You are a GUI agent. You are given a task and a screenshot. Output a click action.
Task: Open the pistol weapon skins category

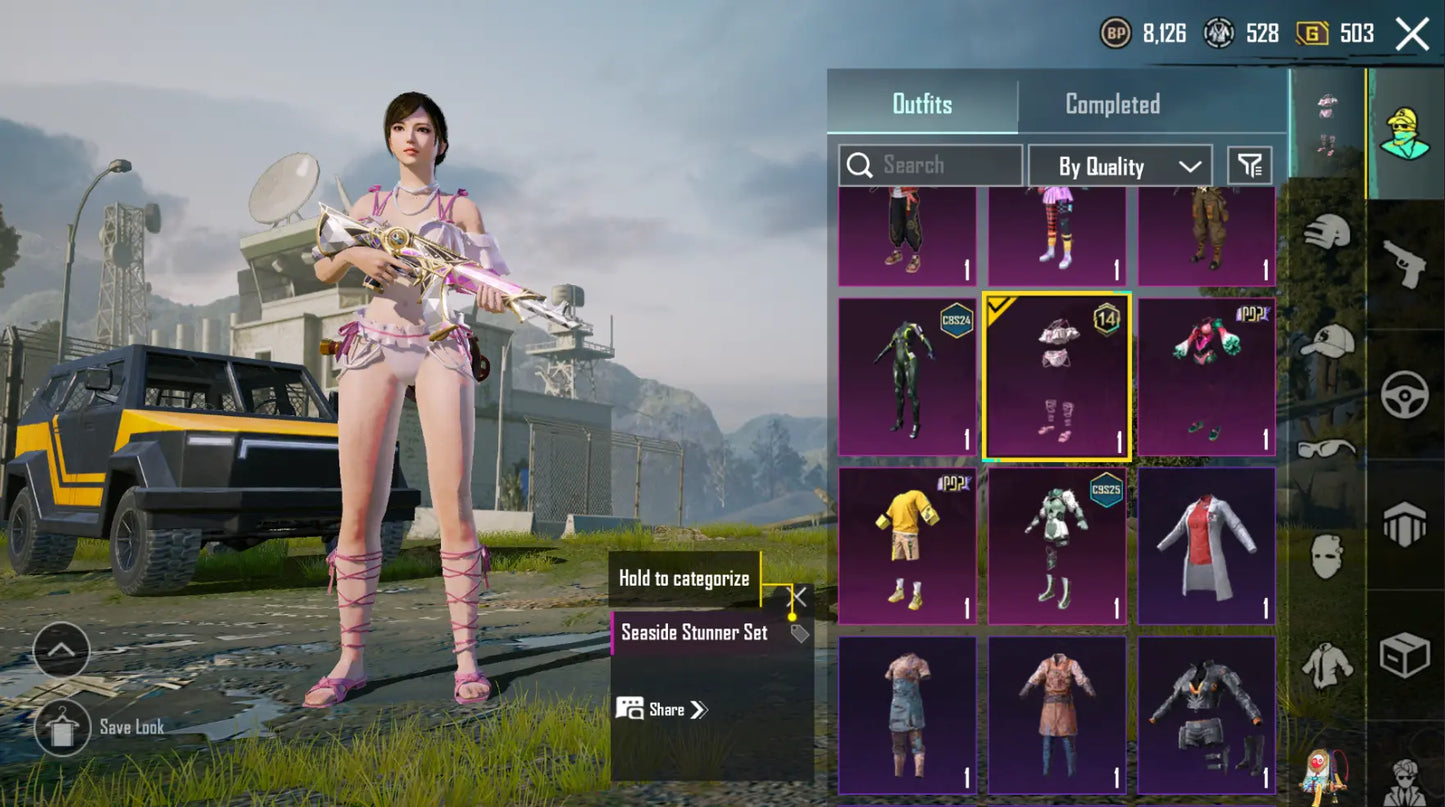click(1404, 264)
